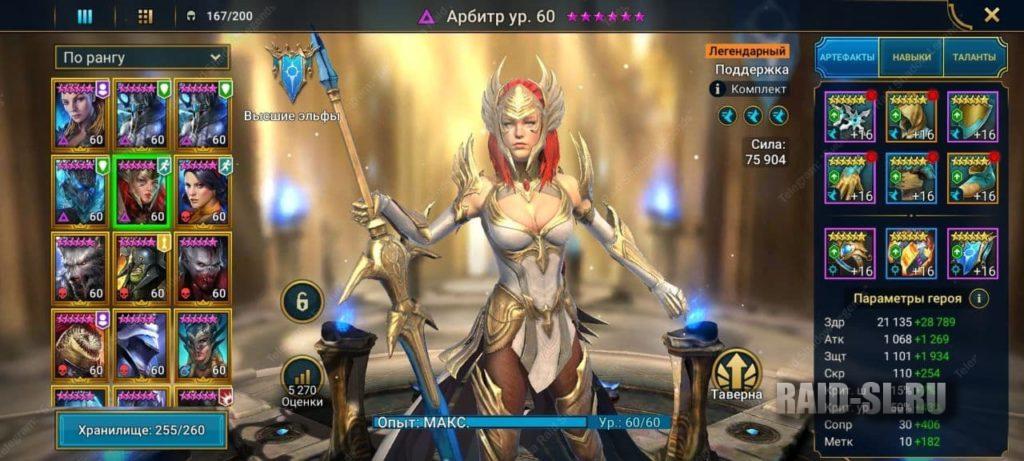Select the golden lizard champion portrait
This screenshot has height=461, width=1024.
[x=80, y=345]
